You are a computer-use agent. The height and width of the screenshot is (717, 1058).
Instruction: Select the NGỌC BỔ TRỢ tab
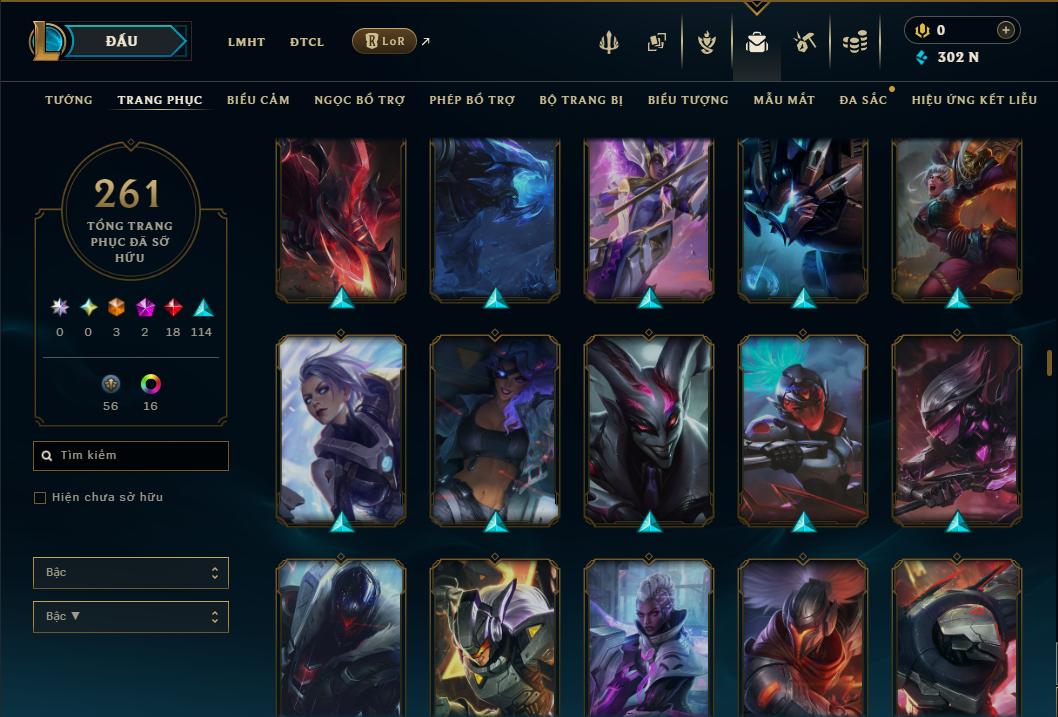[359, 100]
